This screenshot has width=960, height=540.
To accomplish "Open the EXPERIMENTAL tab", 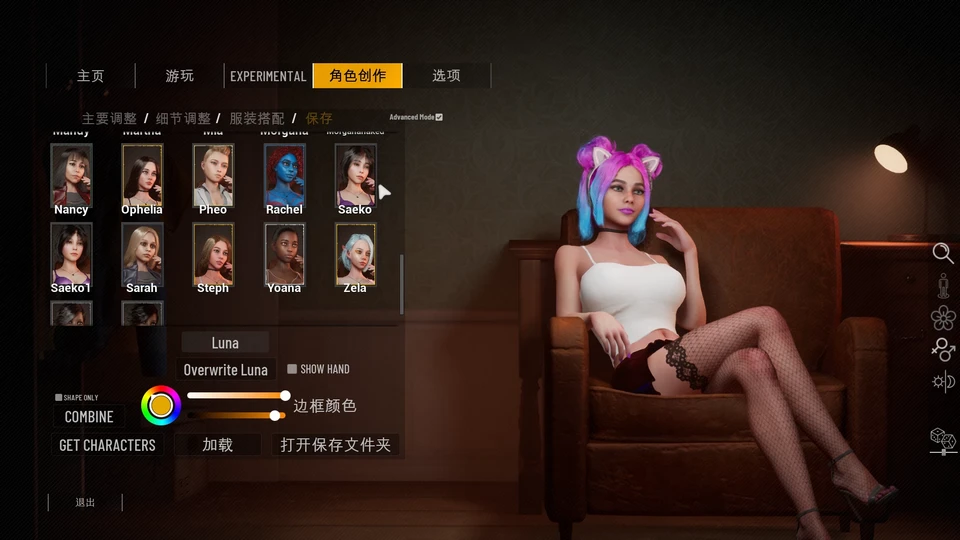I will pos(268,76).
